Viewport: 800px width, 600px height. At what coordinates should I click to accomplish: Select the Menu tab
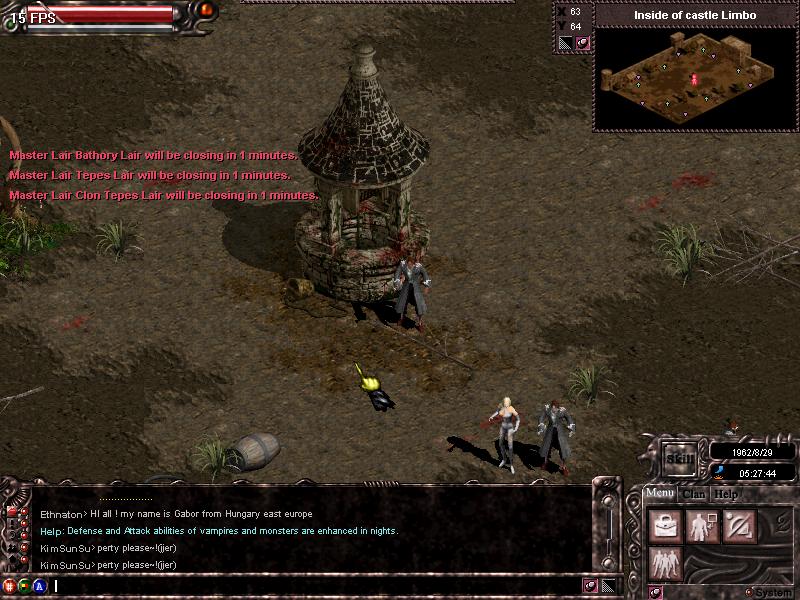click(660, 493)
